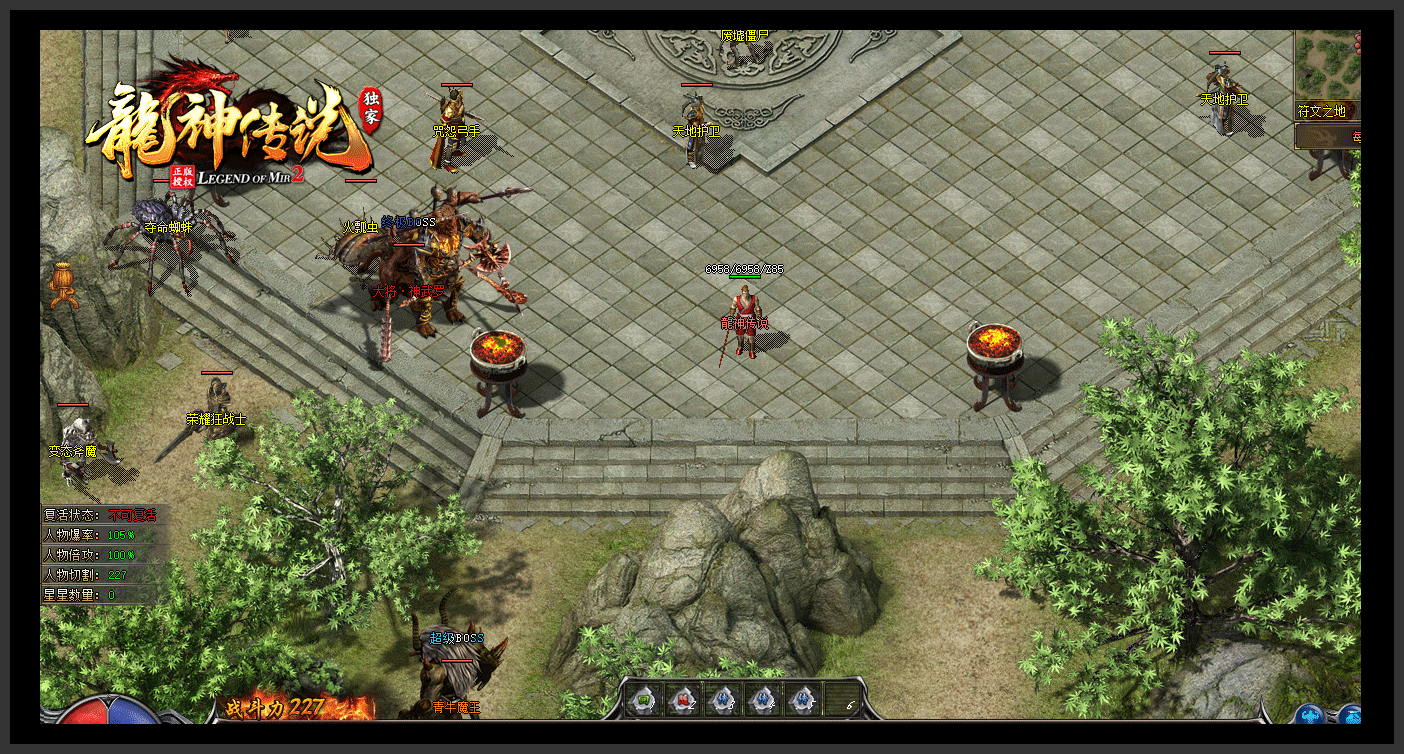Use the blue item in hotbar slot 5

803,700
